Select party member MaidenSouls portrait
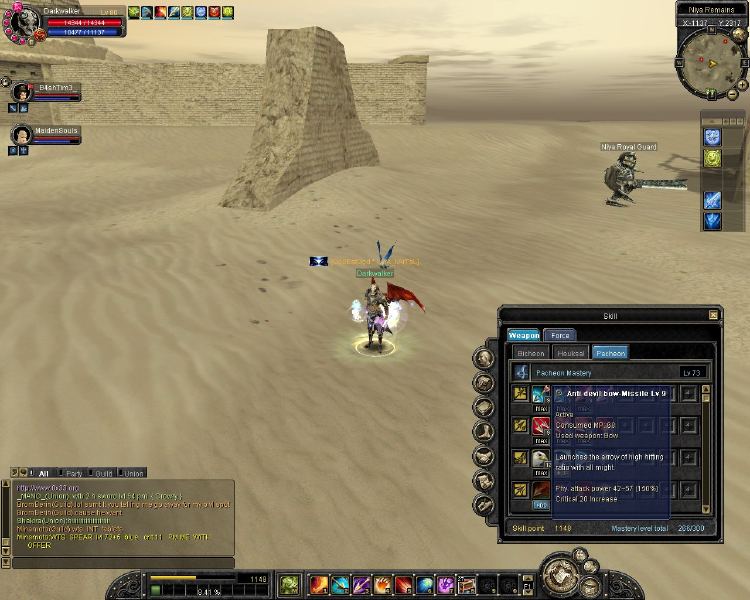The height and width of the screenshot is (600, 750). pos(20,133)
